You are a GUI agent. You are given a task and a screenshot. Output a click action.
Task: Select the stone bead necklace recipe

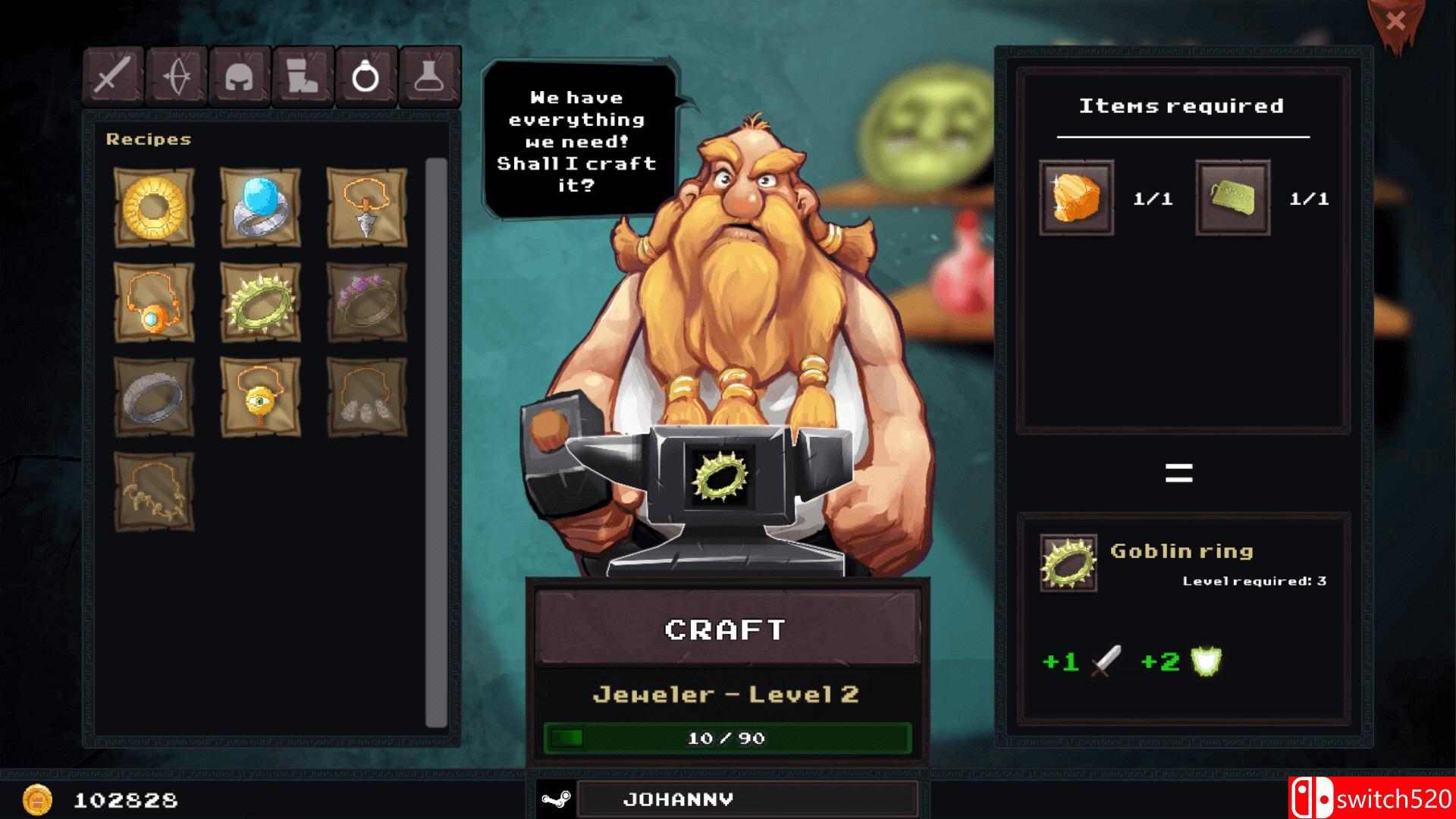tap(366, 397)
